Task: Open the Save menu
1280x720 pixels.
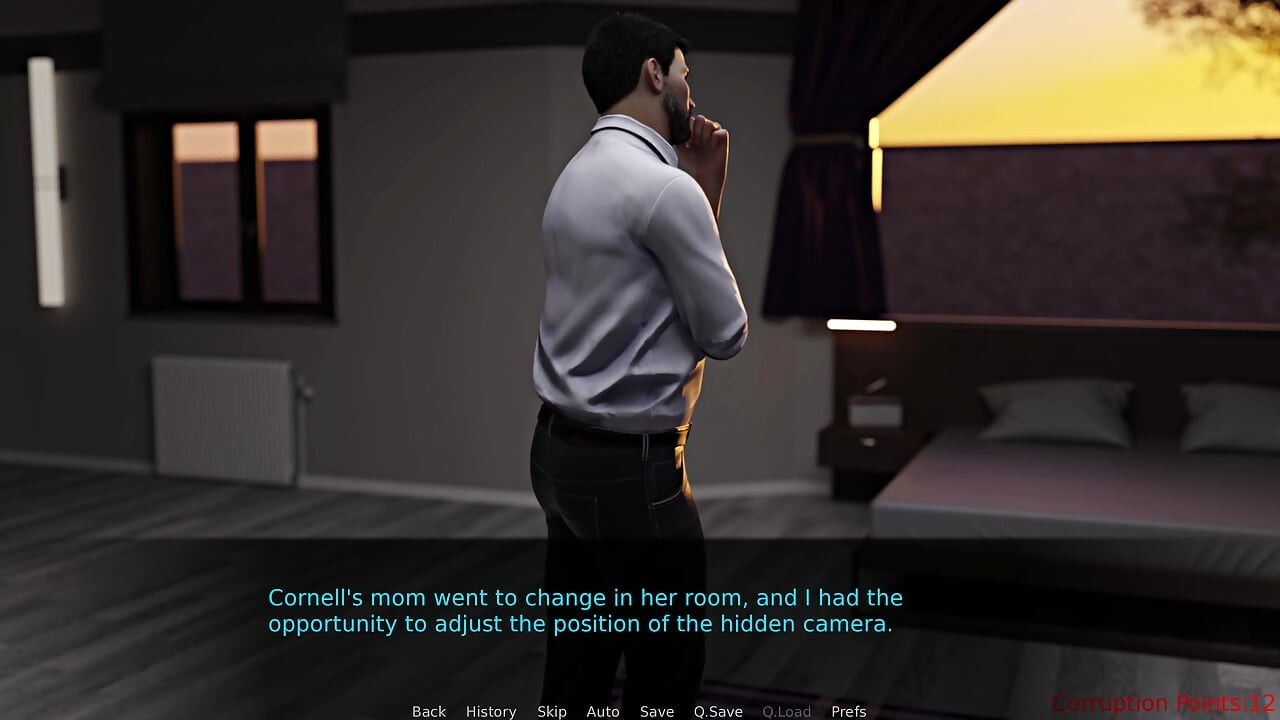Action: pyautogui.click(x=657, y=711)
